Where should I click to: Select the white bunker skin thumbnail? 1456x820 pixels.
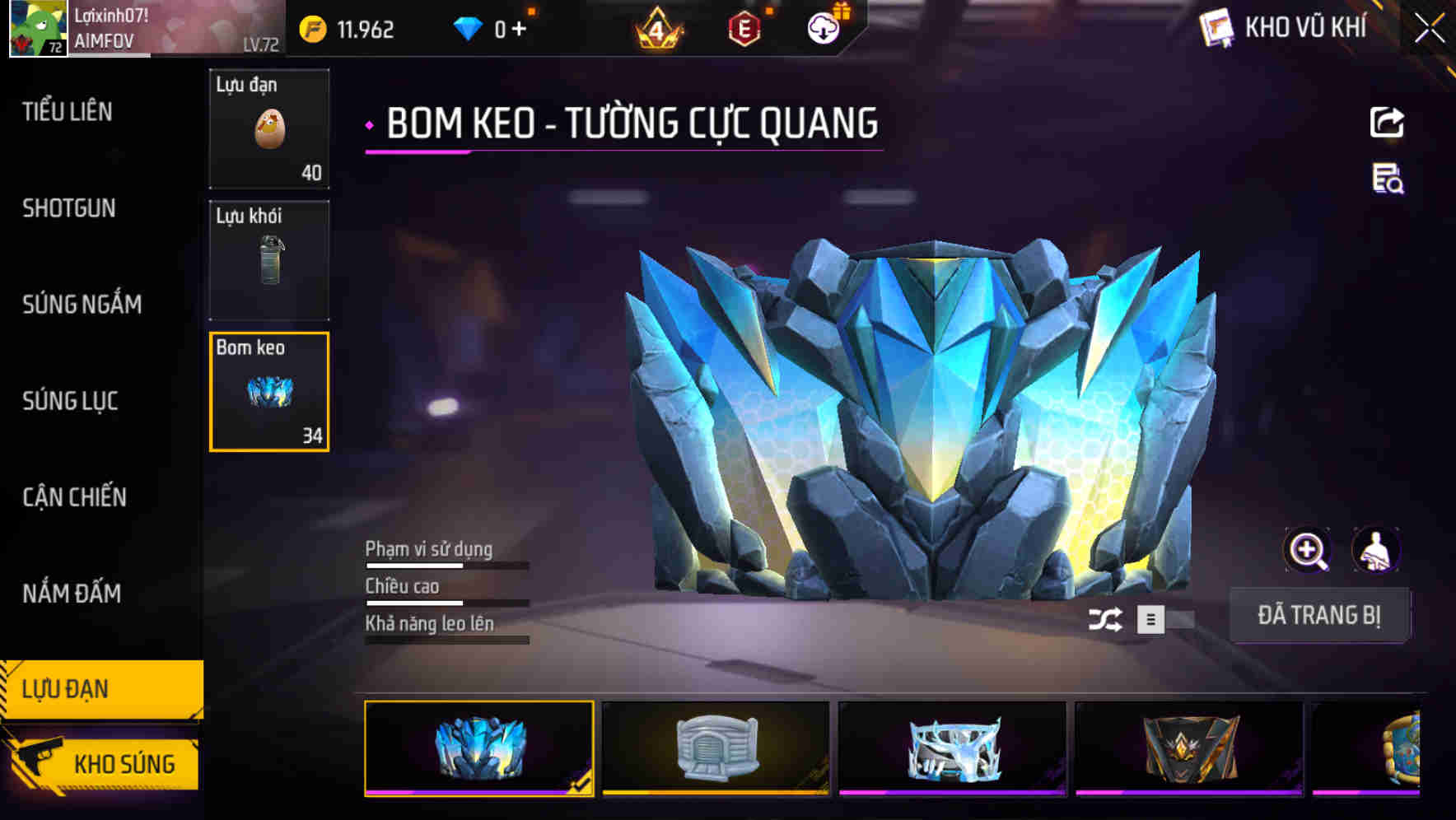716,748
